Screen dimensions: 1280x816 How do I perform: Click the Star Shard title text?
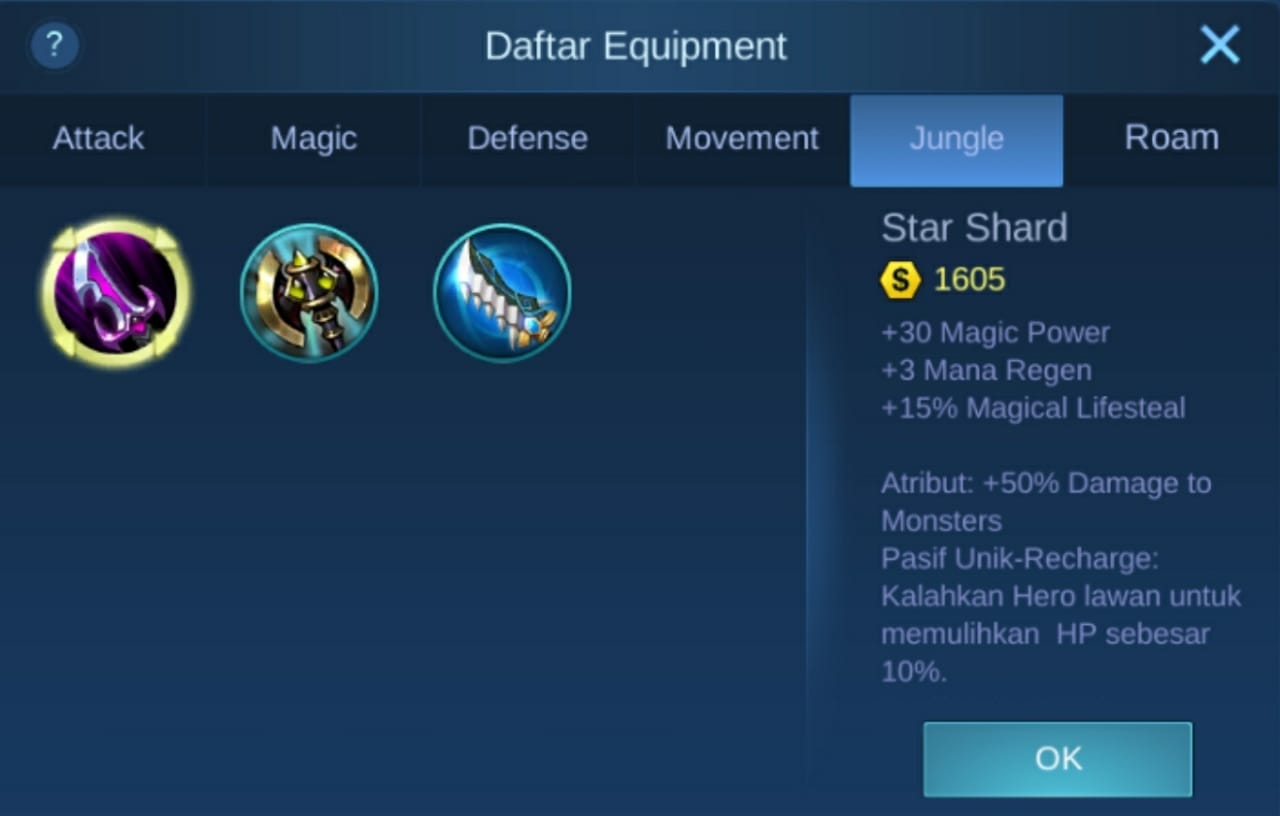point(974,228)
